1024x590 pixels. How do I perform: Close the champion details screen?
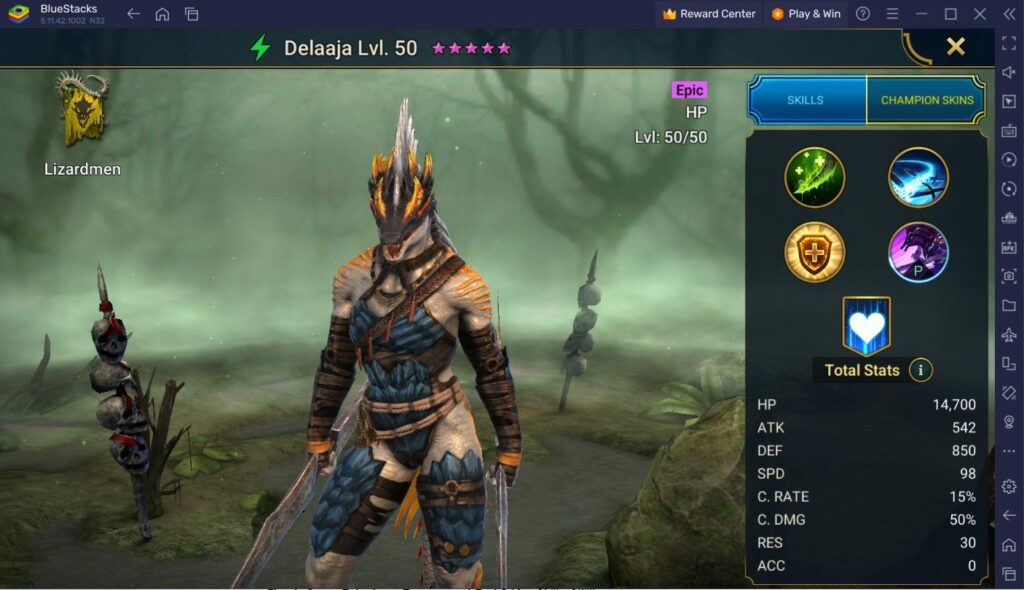click(956, 46)
